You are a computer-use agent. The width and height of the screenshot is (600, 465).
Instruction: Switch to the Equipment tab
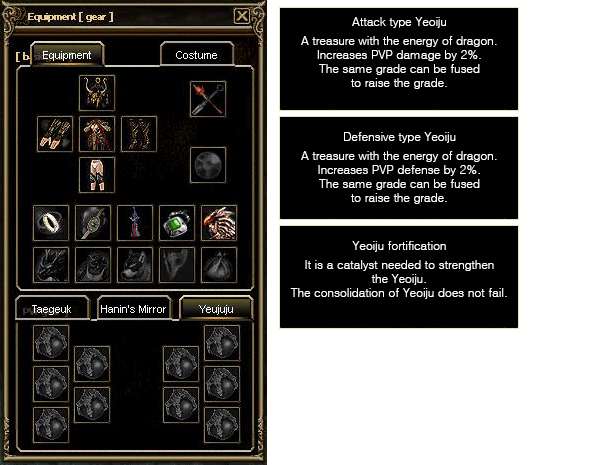pyautogui.click(x=67, y=56)
